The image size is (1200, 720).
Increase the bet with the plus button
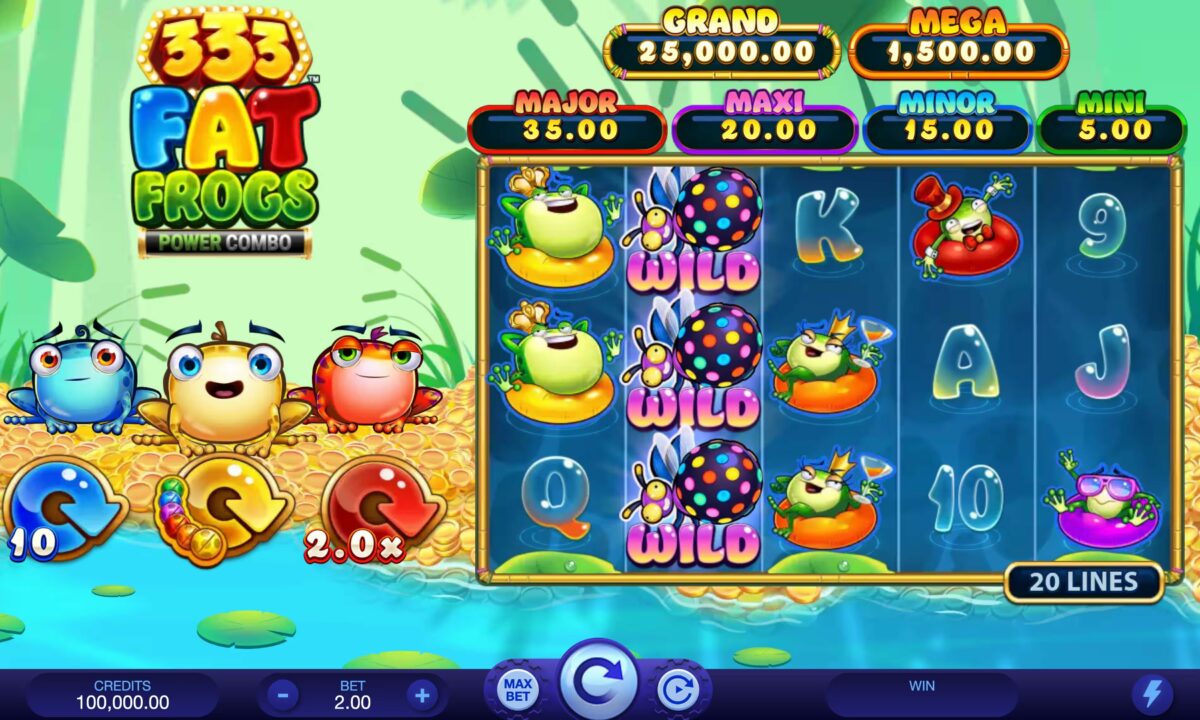[x=421, y=694]
